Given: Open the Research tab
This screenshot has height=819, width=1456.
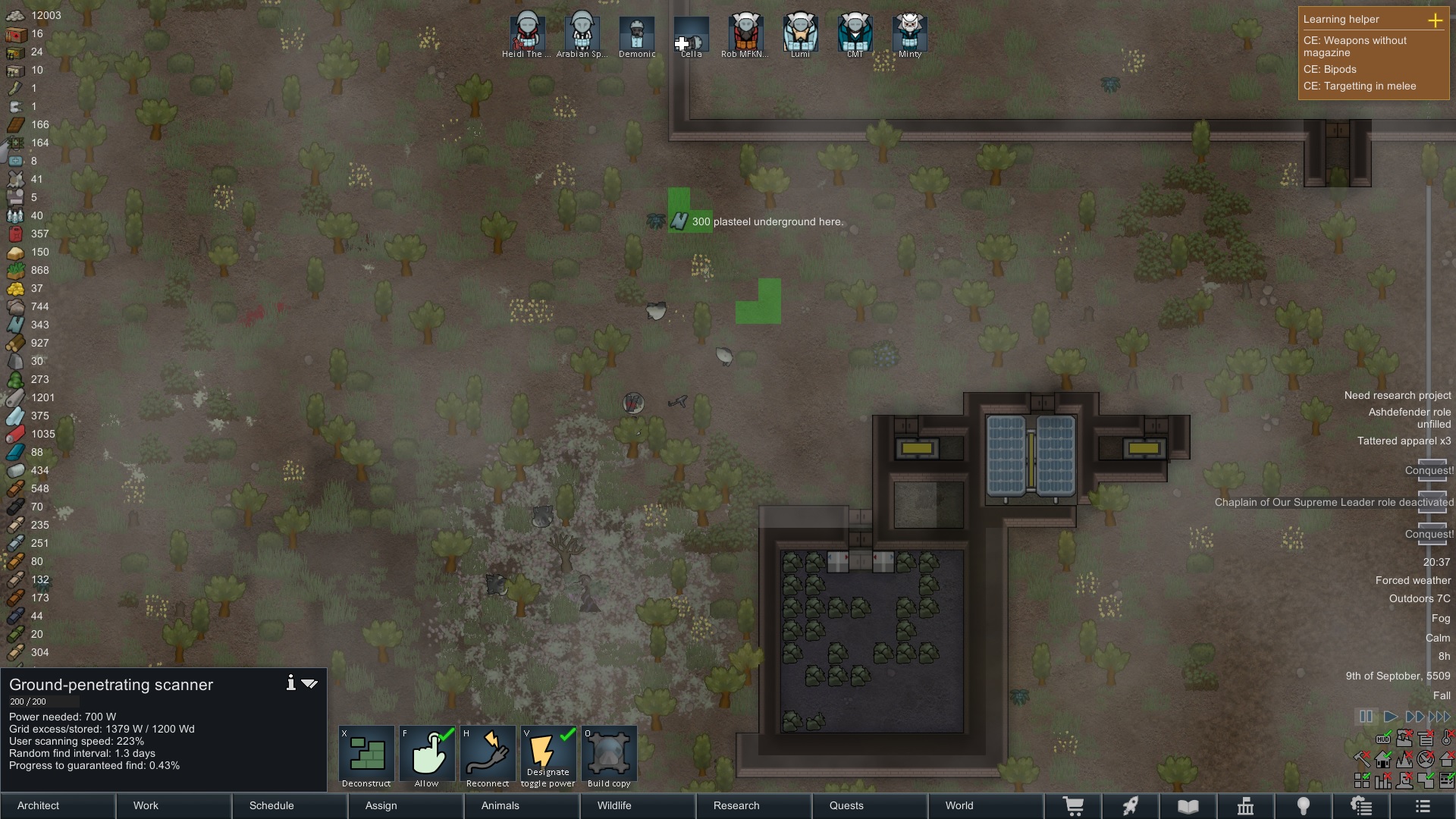Looking at the screenshot, I should (736, 805).
